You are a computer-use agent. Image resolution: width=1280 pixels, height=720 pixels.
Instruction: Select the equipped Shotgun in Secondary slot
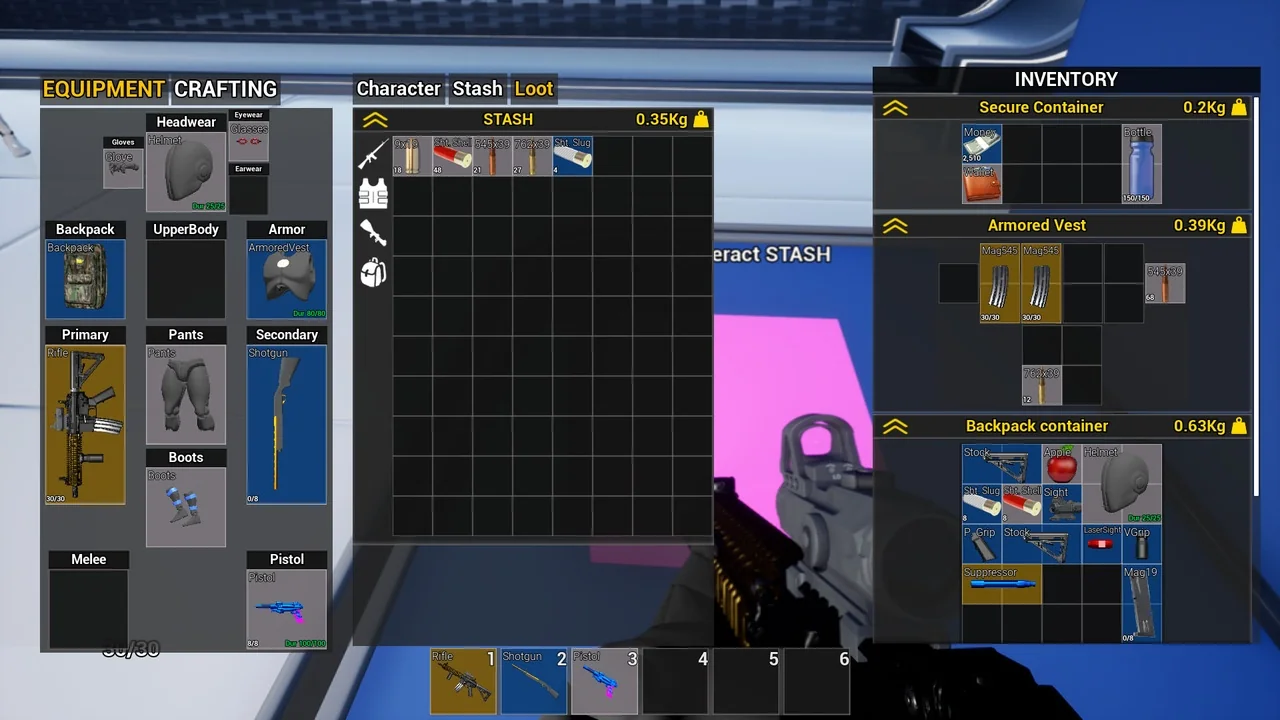tap(286, 424)
